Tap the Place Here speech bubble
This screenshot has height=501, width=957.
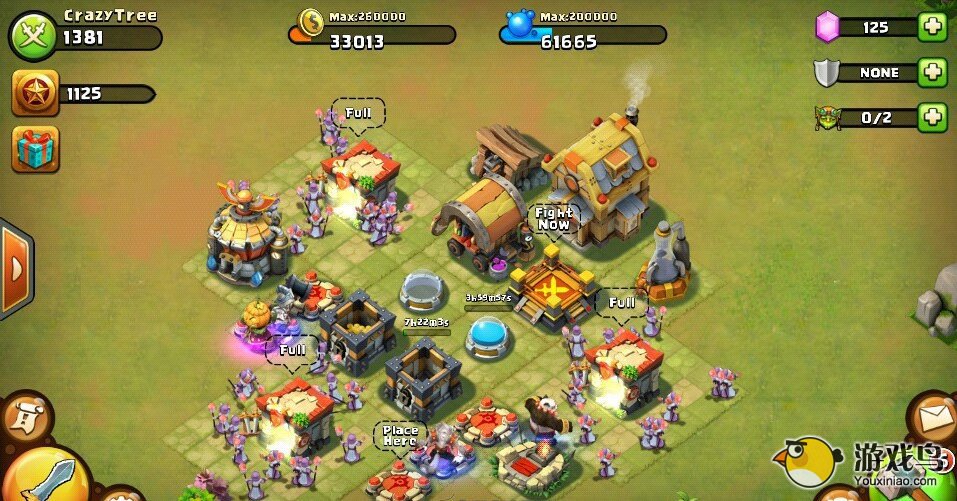click(x=399, y=436)
